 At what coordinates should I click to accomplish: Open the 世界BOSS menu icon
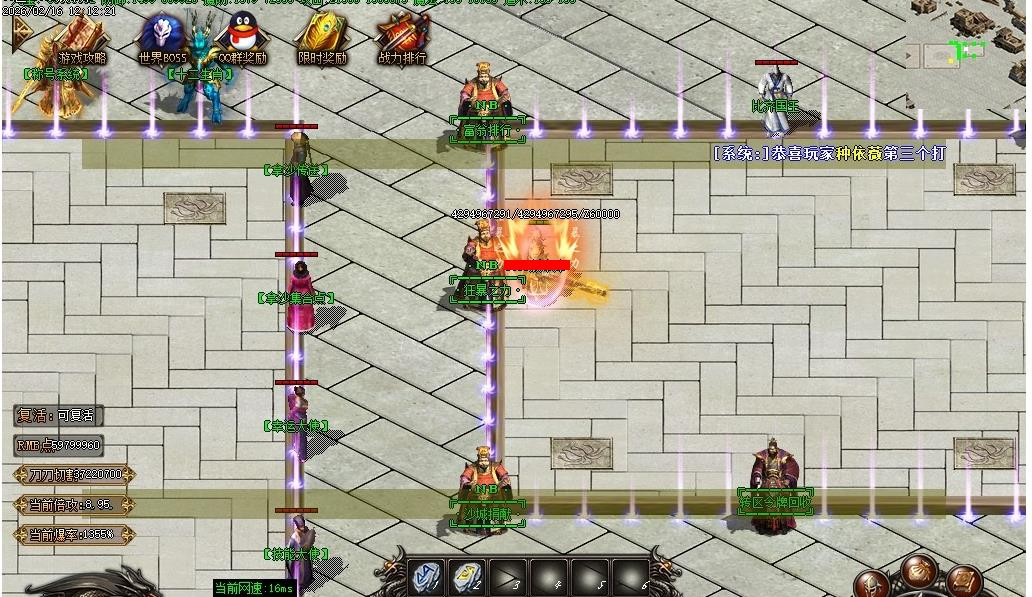[163, 38]
